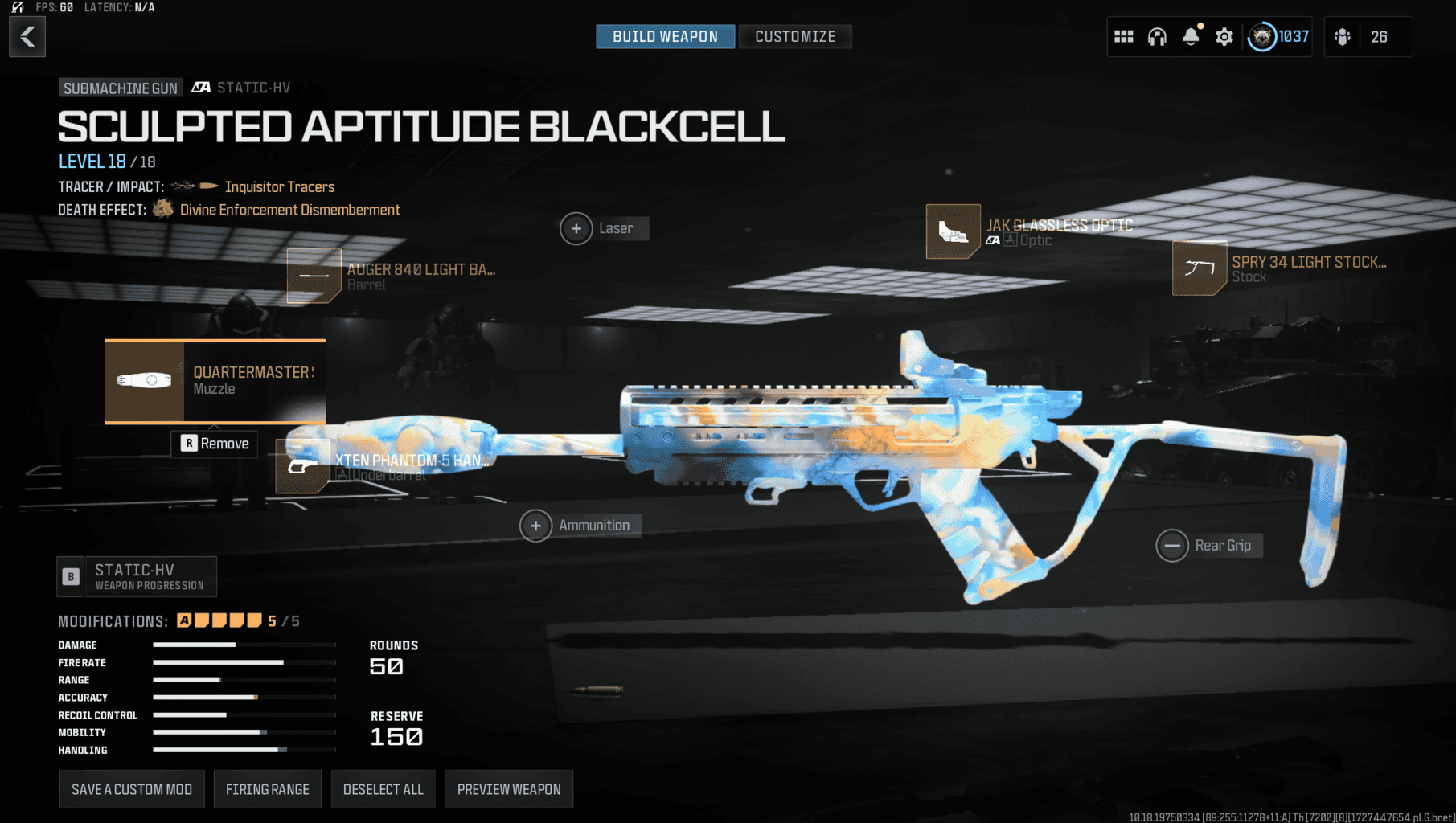The width and height of the screenshot is (1456, 823).
Task: Collapse the Rear Grip slot minus button
Action: click(1172, 545)
